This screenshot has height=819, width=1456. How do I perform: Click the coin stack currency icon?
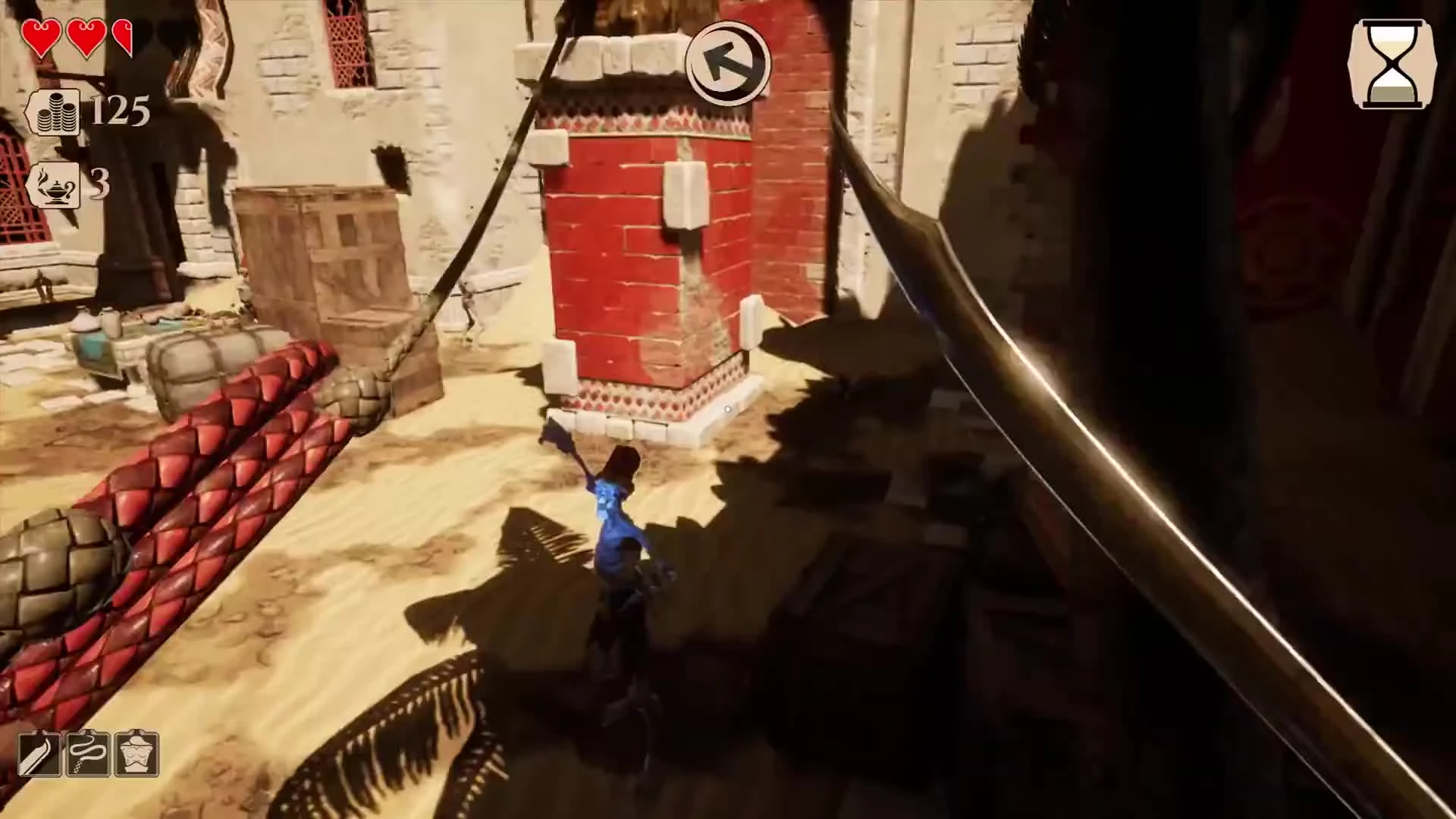(55, 112)
